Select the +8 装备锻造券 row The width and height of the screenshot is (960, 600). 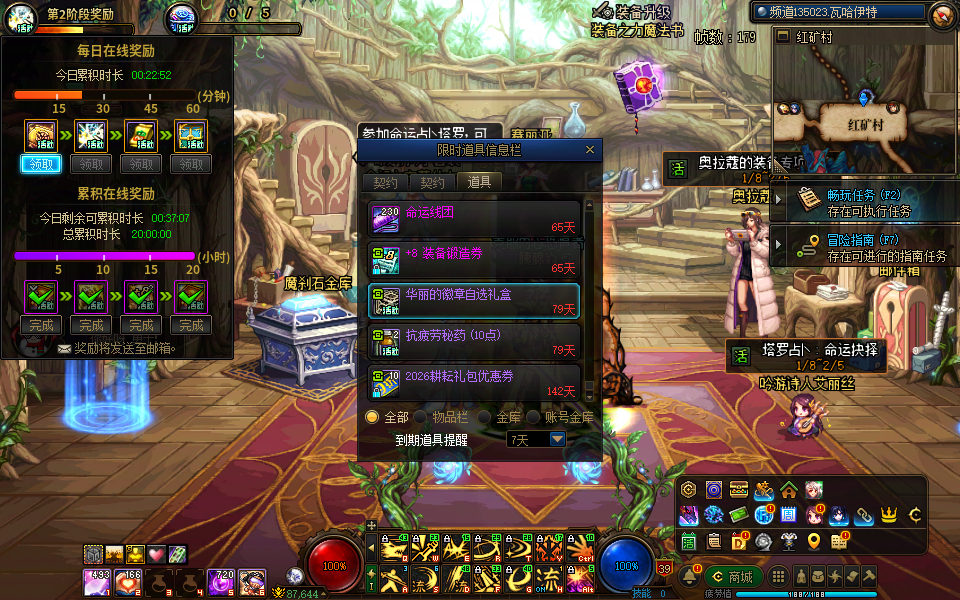(x=474, y=259)
